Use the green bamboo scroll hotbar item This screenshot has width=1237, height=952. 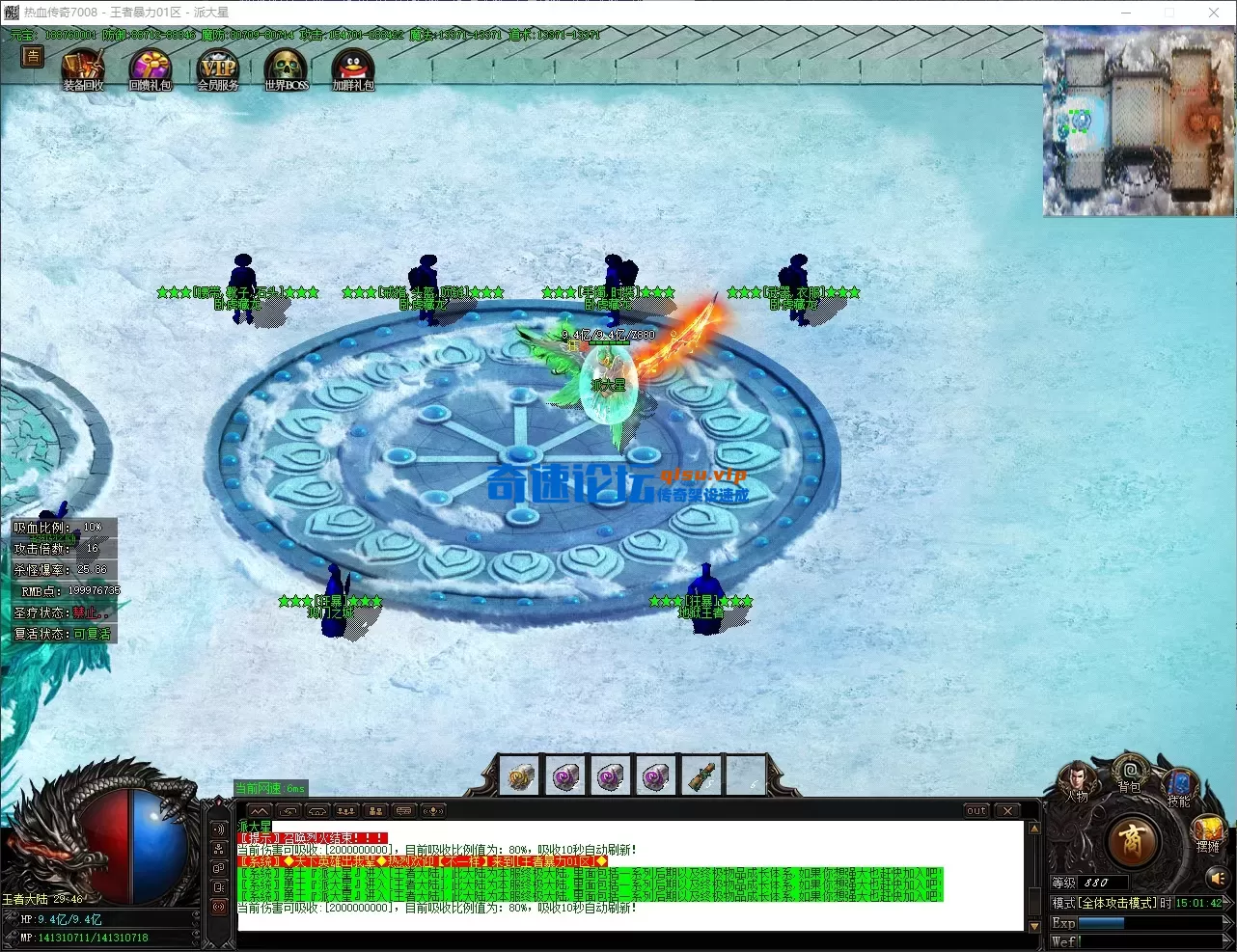coord(701,776)
